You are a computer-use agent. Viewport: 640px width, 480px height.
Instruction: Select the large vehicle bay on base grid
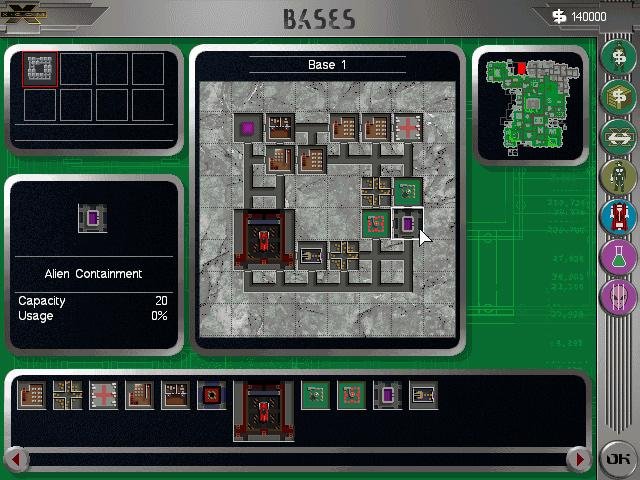[264, 240]
